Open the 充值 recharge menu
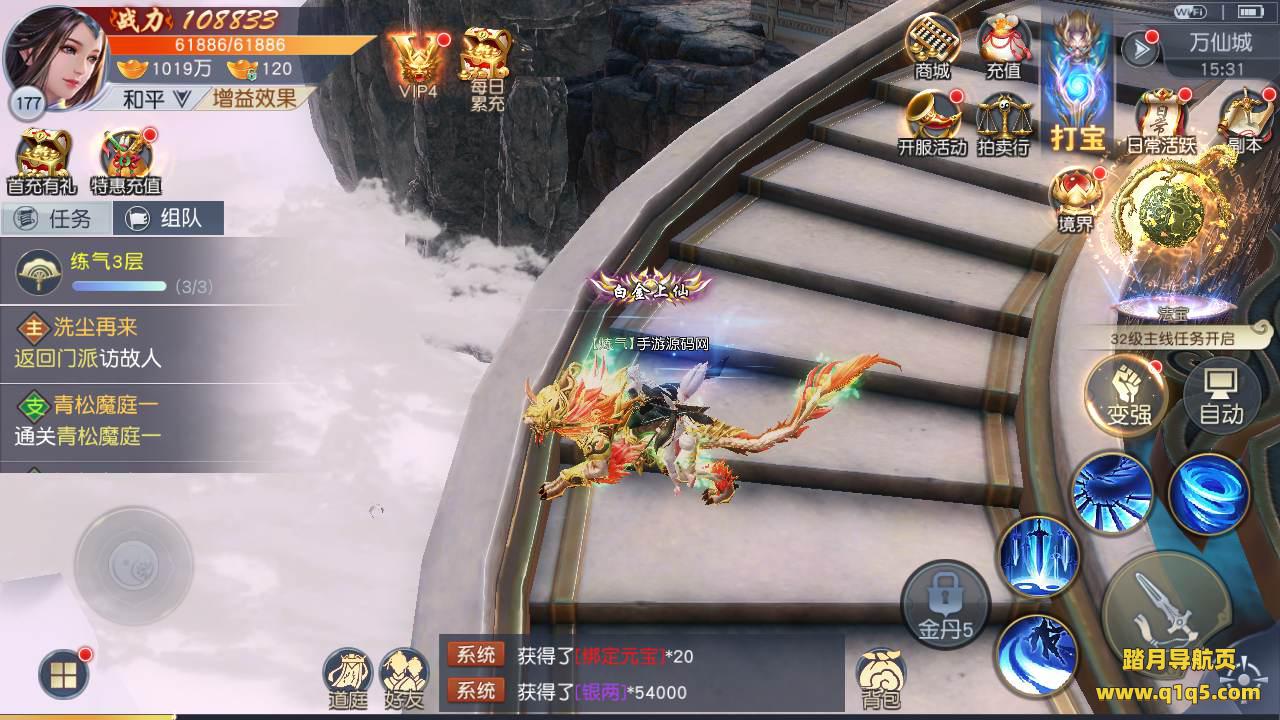 [x=1003, y=45]
